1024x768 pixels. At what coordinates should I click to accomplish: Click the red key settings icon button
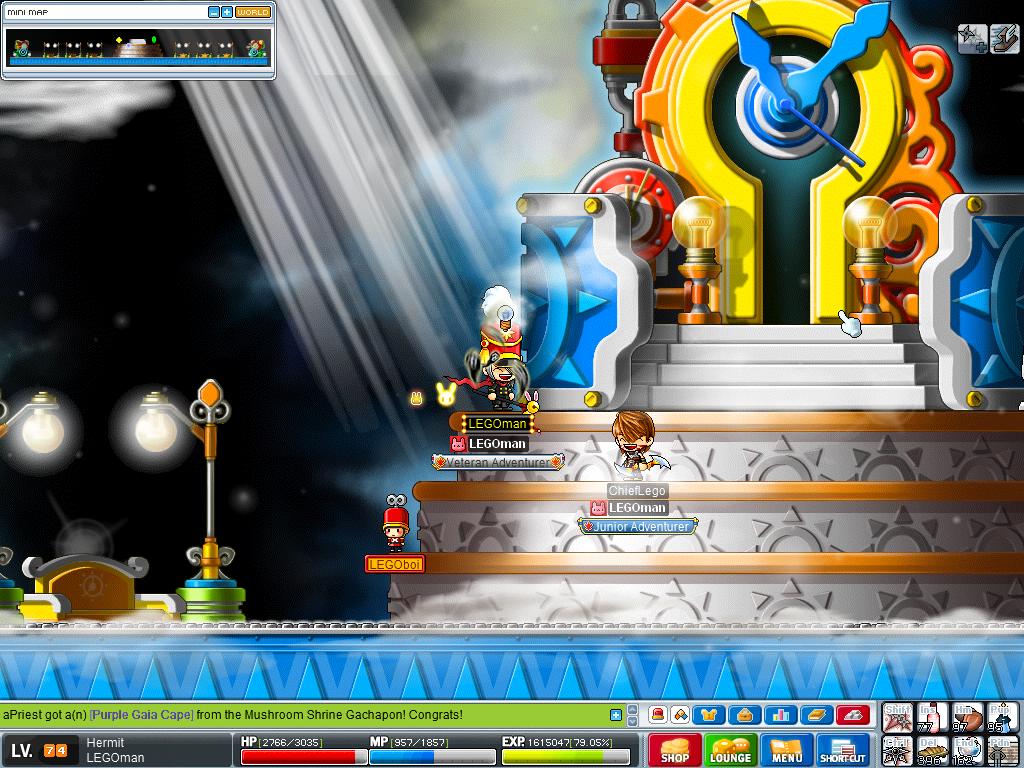[x=852, y=715]
